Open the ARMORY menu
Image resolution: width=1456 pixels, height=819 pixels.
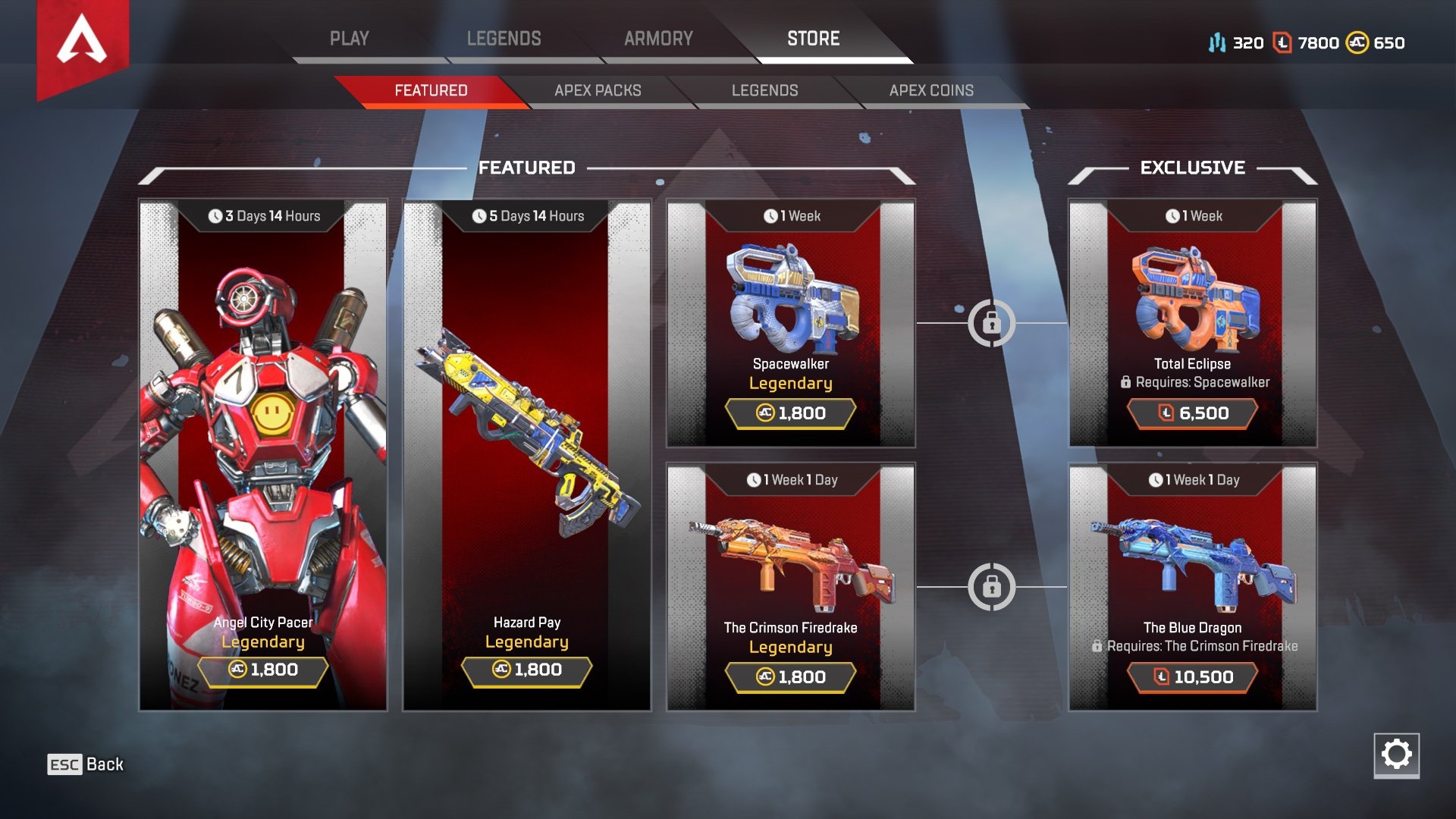pos(658,39)
